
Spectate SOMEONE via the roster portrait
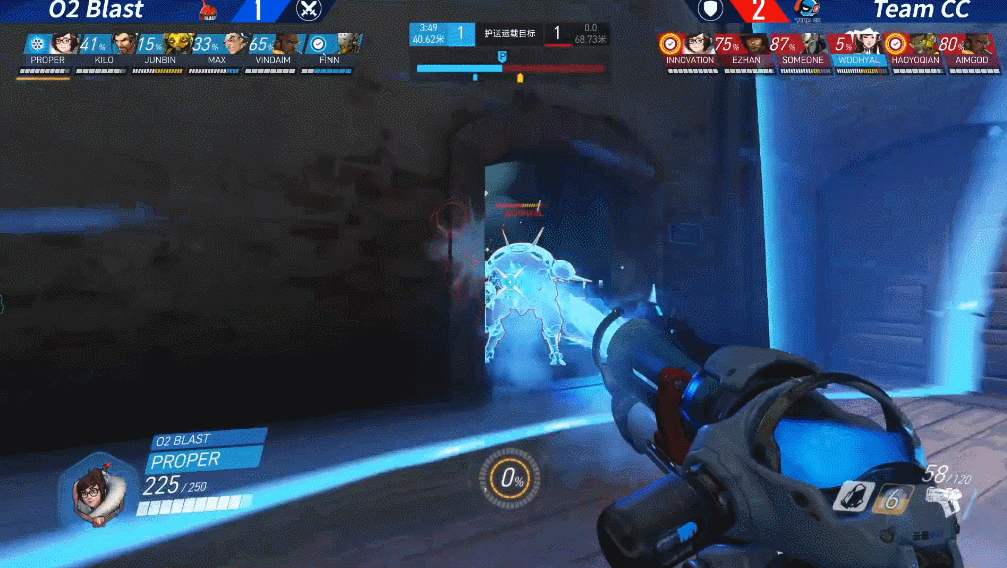point(812,45)
